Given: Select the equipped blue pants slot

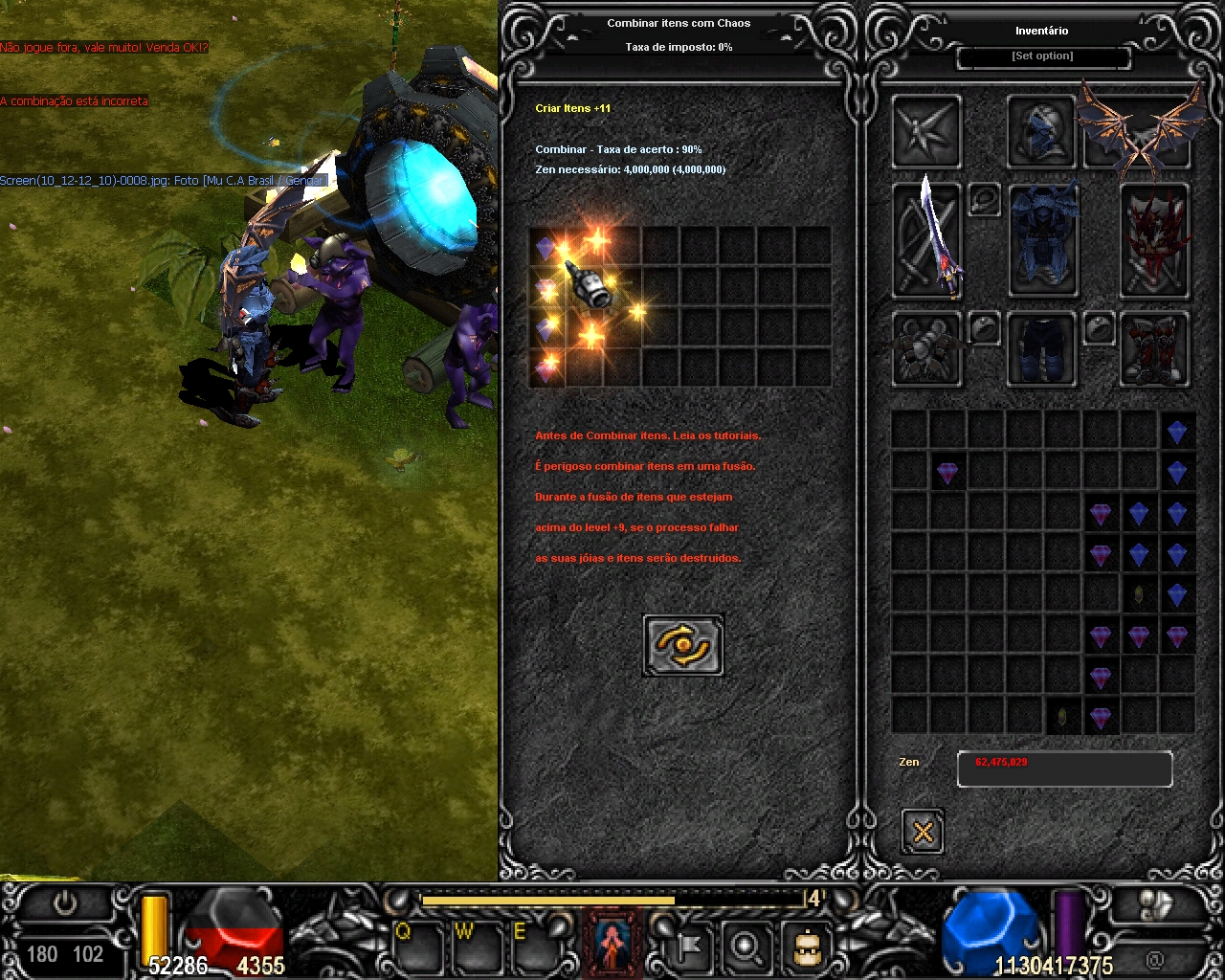Looking at the screenshot, I should [1041, 349].
